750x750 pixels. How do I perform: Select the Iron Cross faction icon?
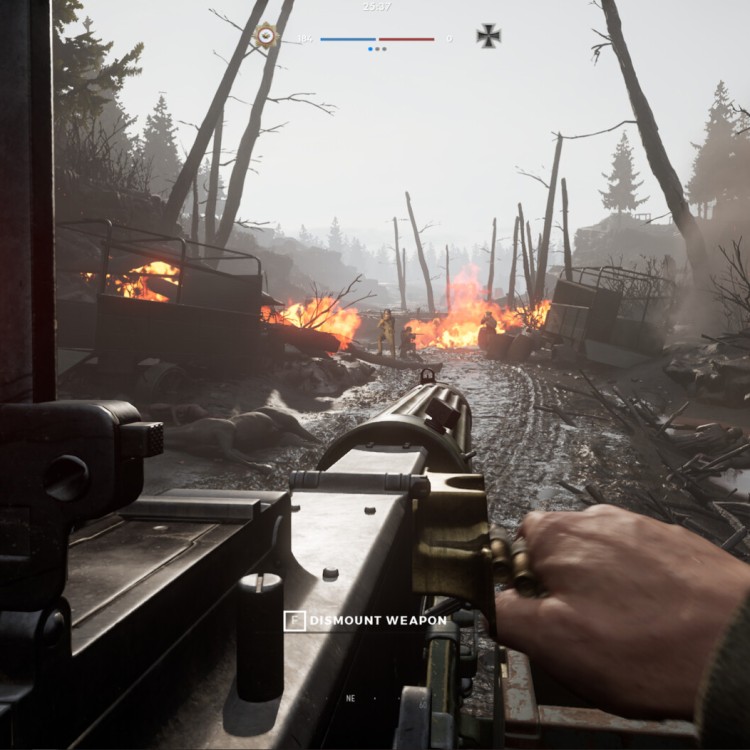coord(488,37)
